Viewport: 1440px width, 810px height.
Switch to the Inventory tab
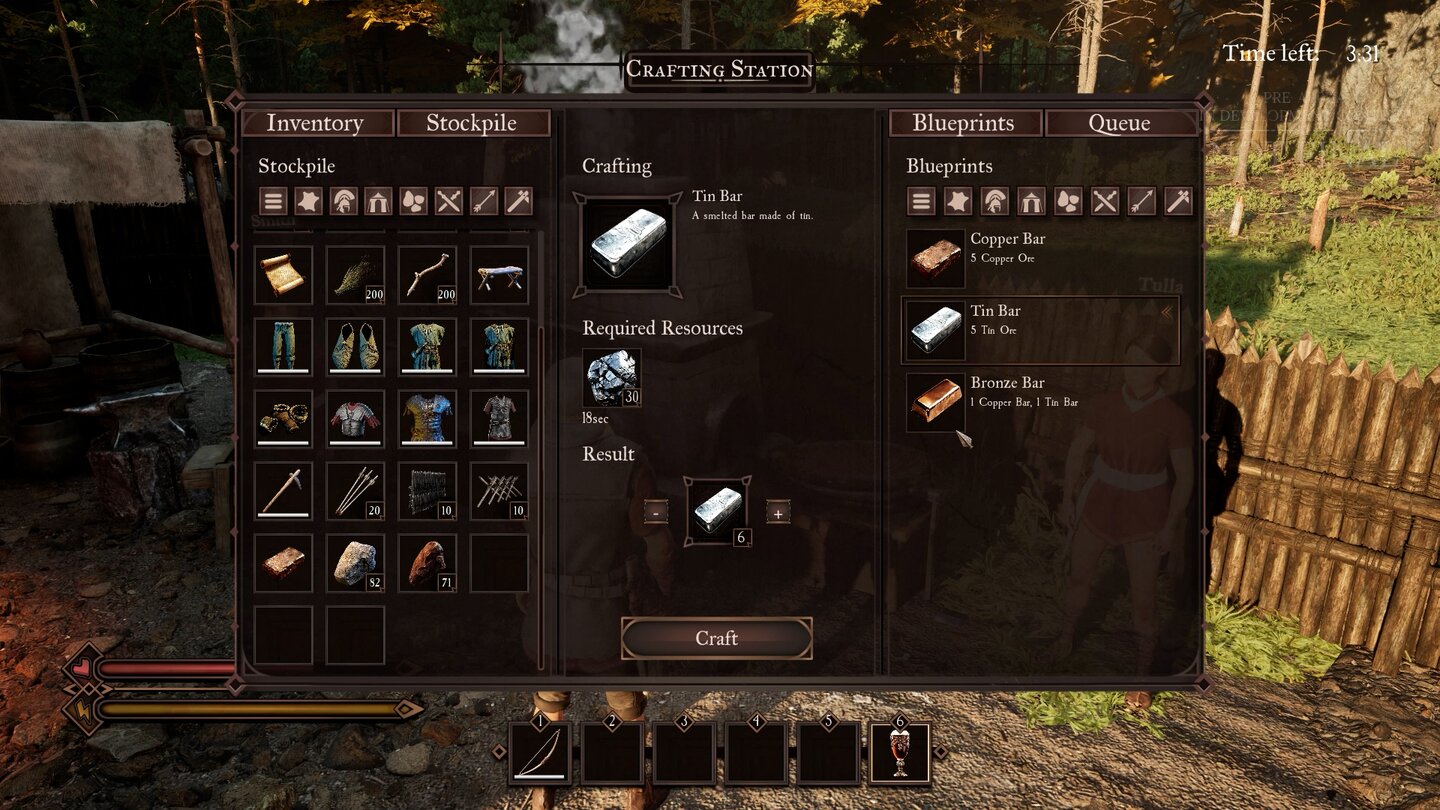click(x=314, y=123)
